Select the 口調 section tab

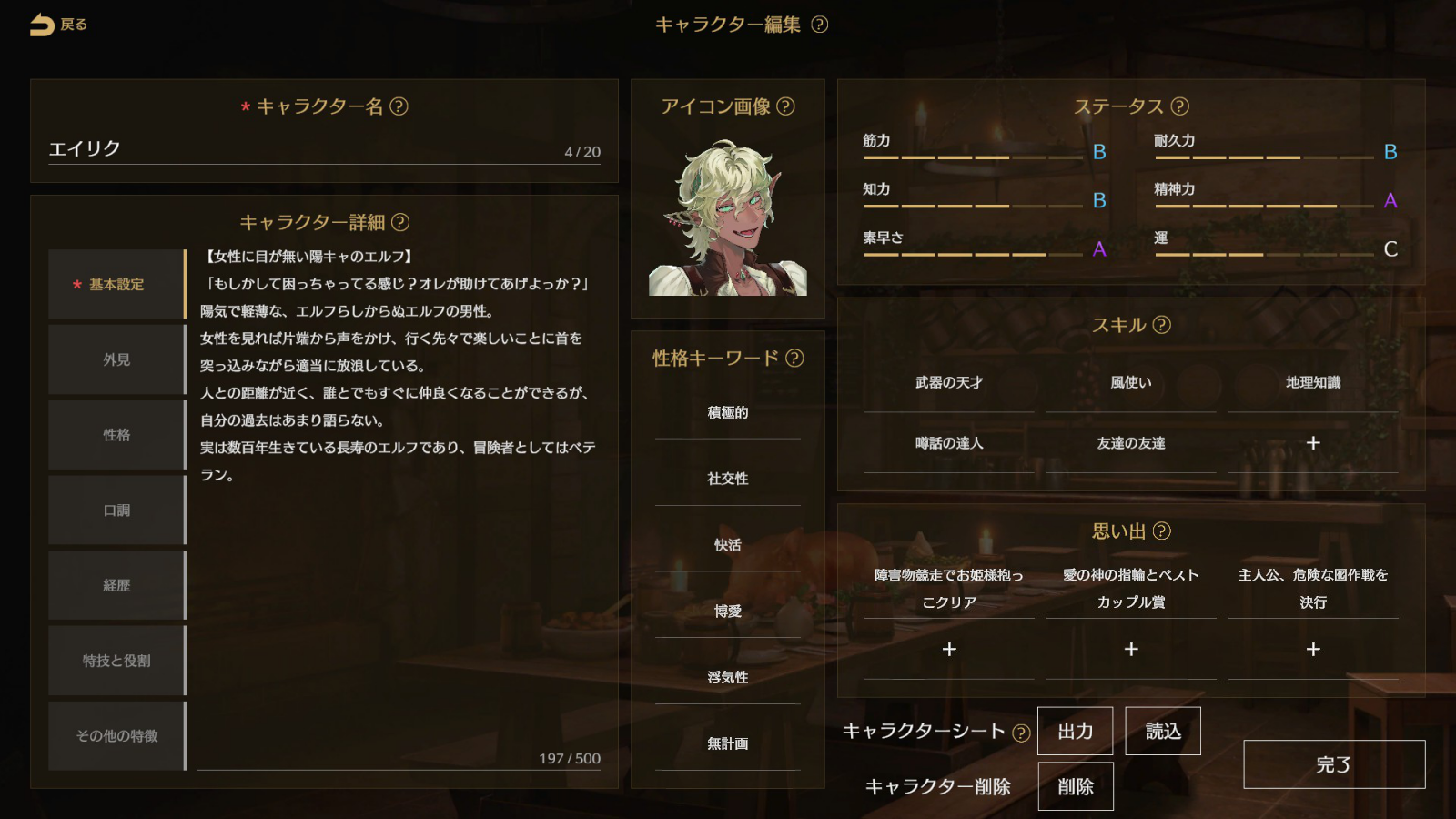pos(116,510)
